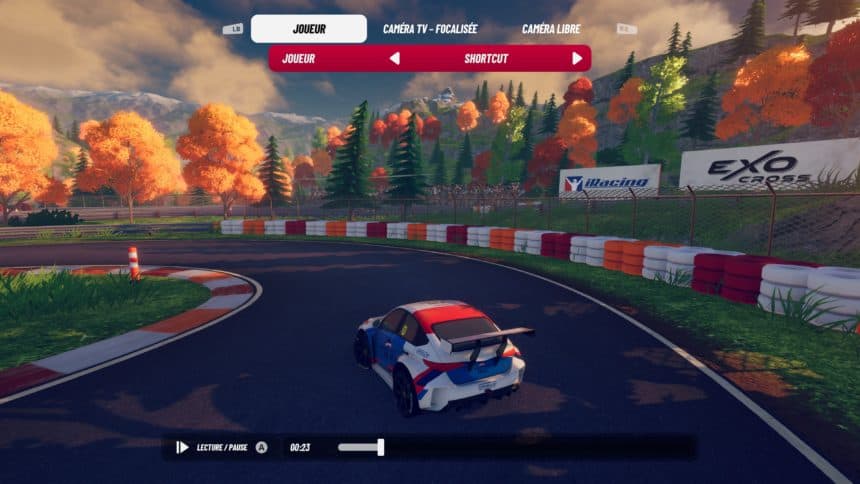Open the Caméra Libre tab

(551, 29)
